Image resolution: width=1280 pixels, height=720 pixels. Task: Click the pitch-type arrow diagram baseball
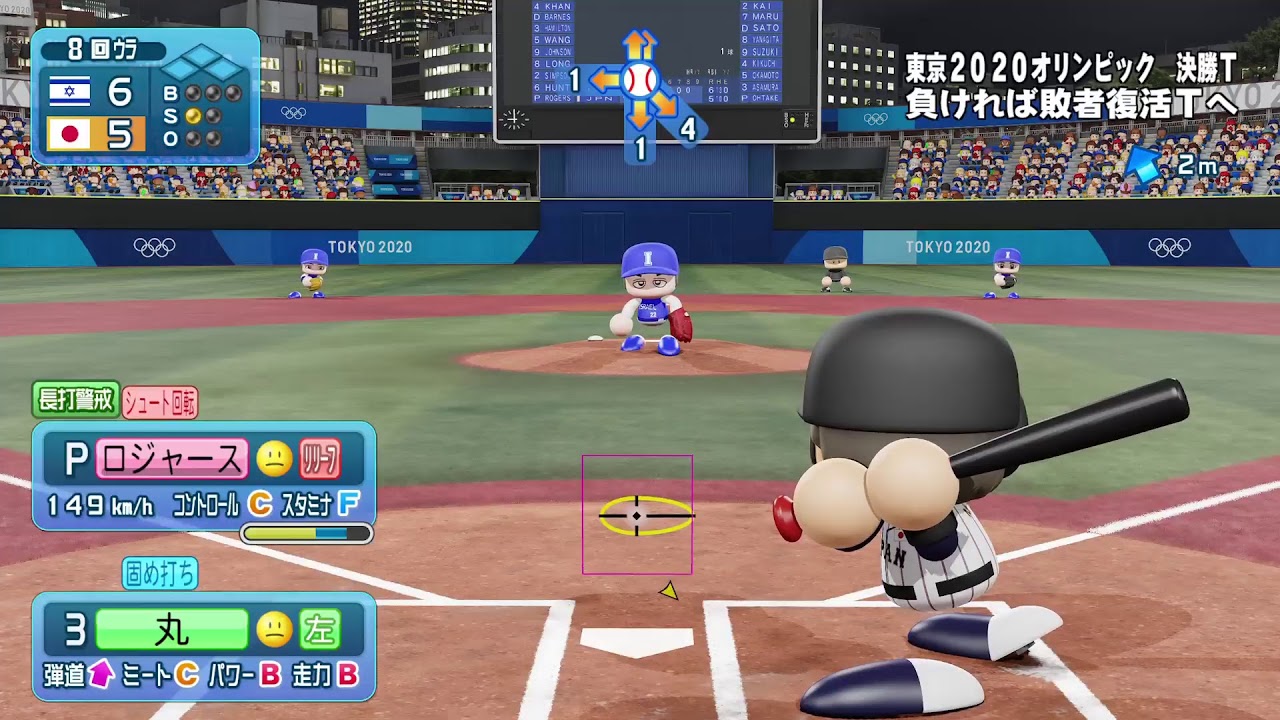point(640,80)
